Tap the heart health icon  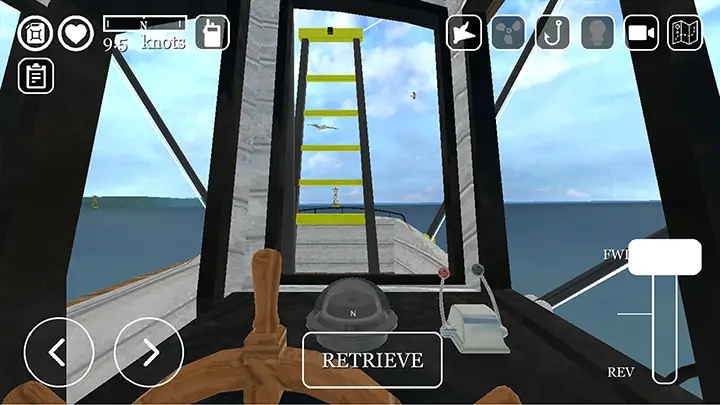(x=75, y=33)
